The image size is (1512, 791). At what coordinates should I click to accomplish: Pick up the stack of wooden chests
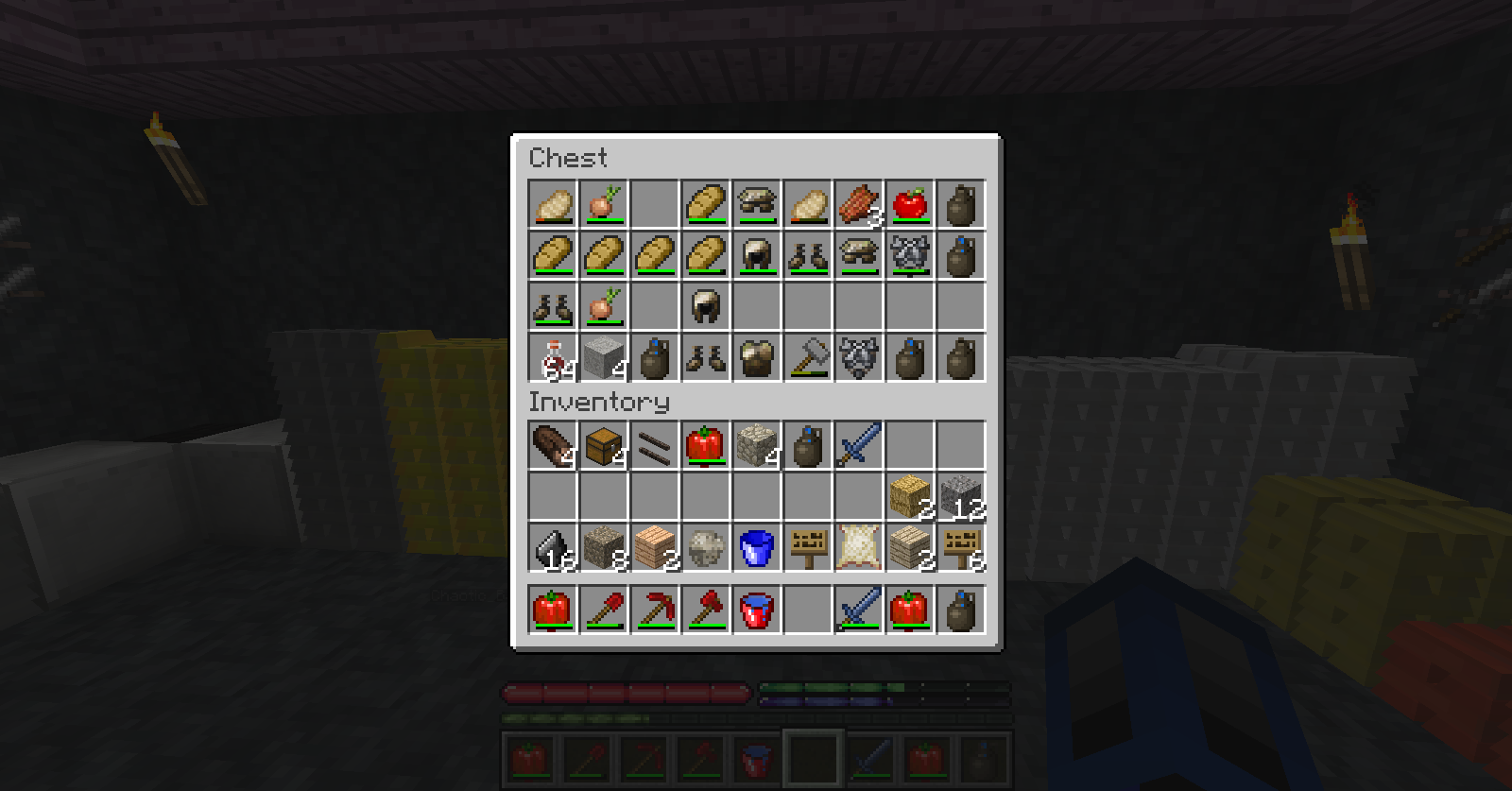click(604, 445)
